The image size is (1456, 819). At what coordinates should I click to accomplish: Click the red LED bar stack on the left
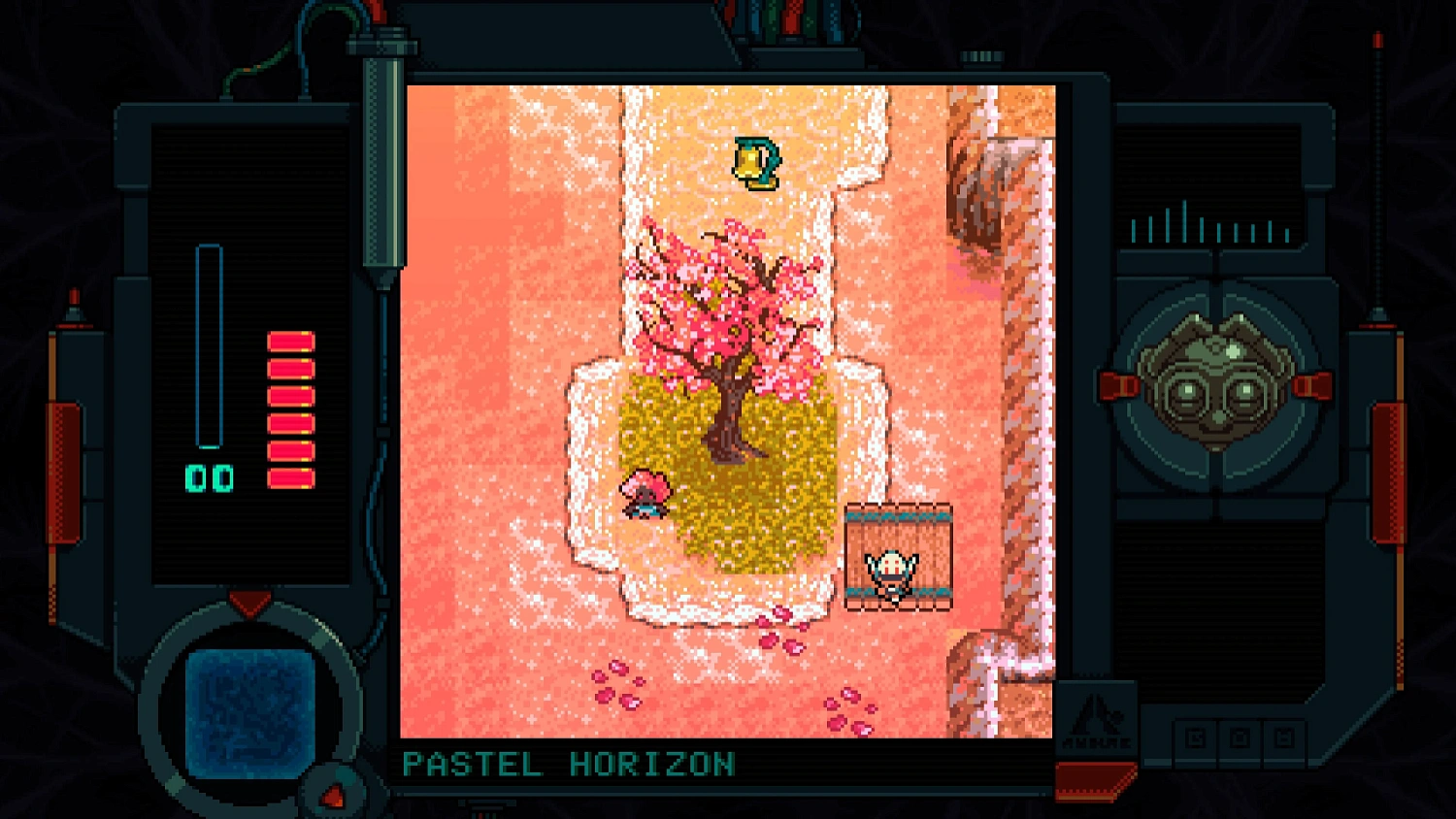coord(290,408)
